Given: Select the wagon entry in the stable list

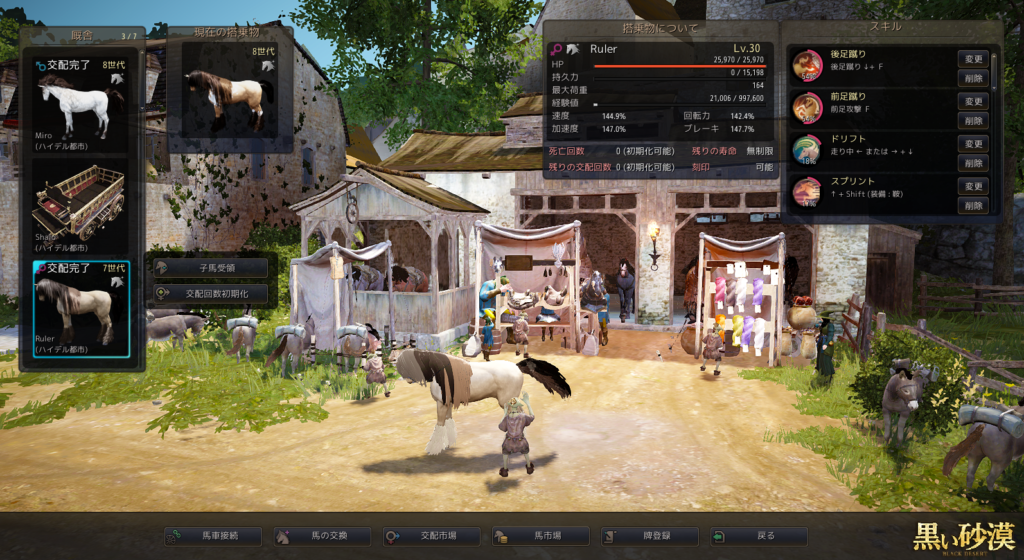Looking at the screenshot, I should [80, 203].
